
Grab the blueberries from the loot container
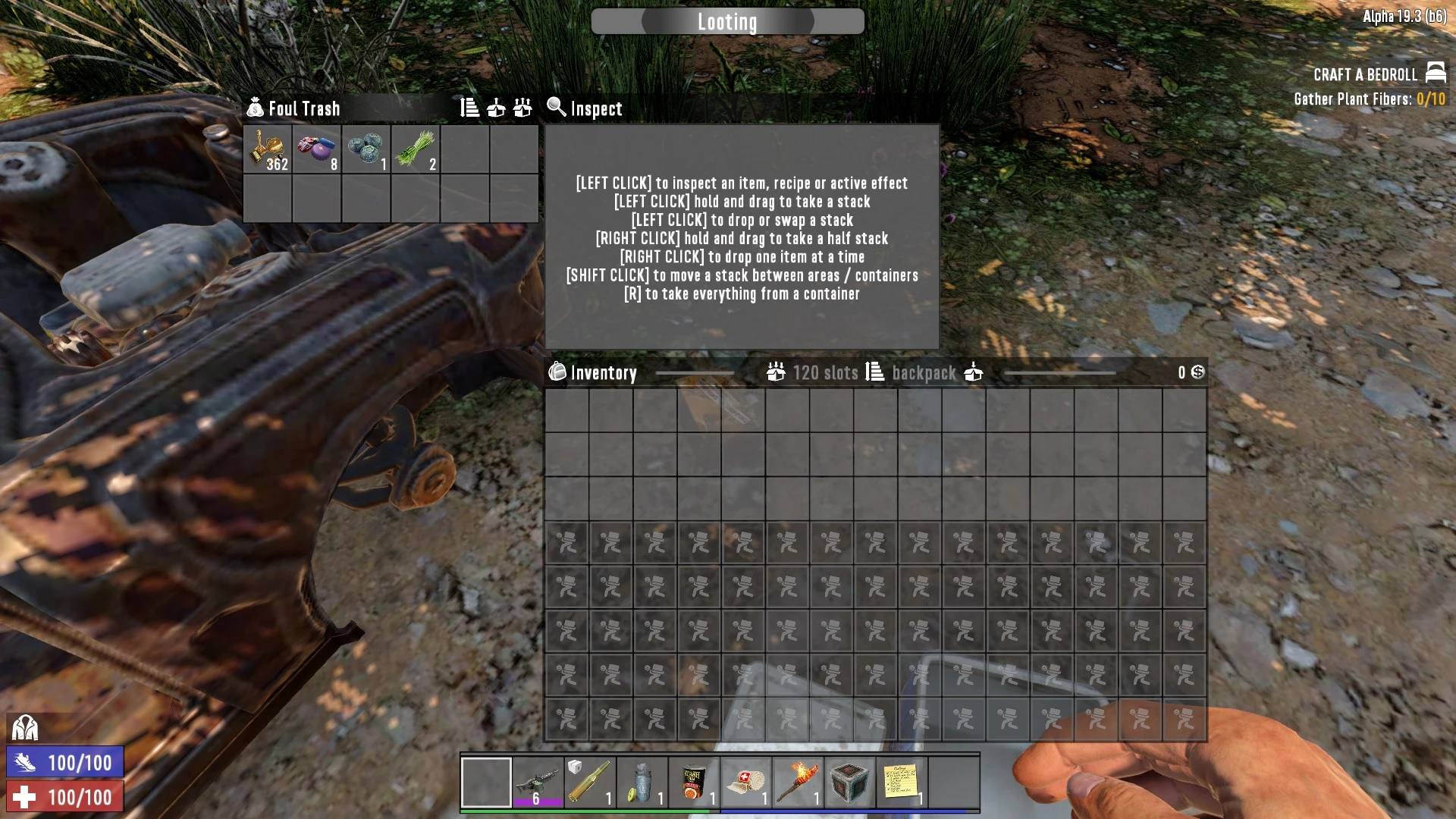point(366,149)
